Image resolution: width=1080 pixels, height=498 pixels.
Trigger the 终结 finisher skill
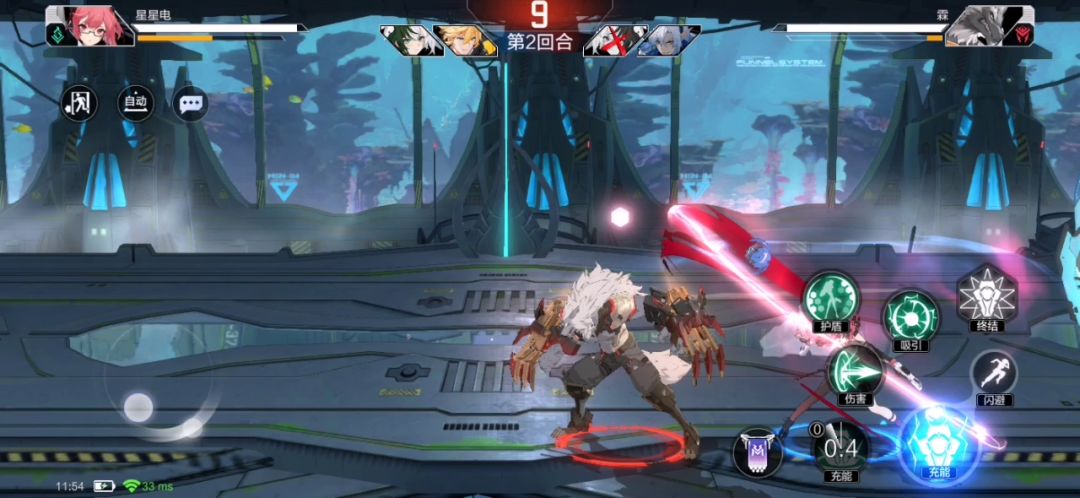(x=986, y=295)
